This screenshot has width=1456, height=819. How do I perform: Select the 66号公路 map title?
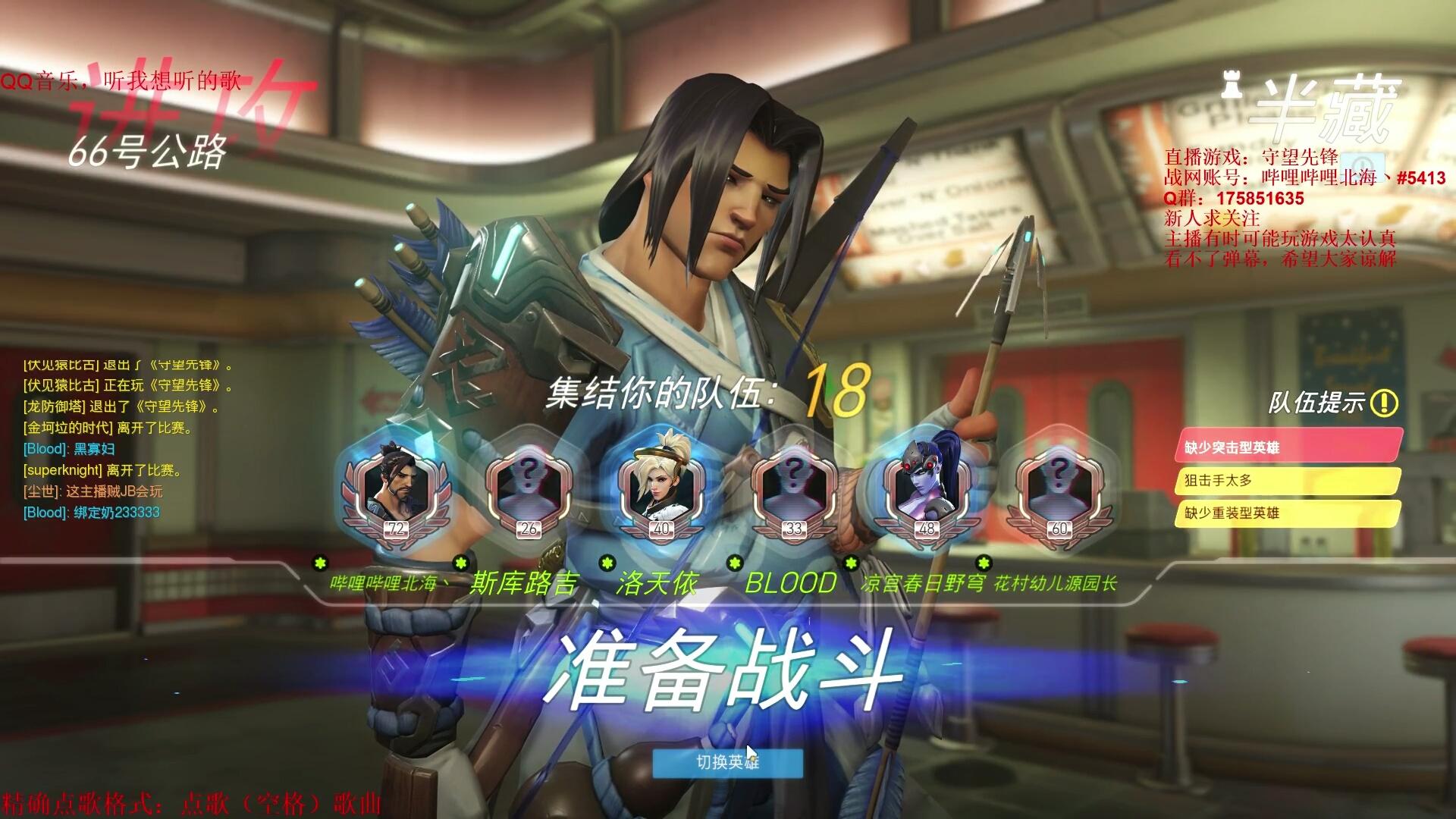(146, 153)
